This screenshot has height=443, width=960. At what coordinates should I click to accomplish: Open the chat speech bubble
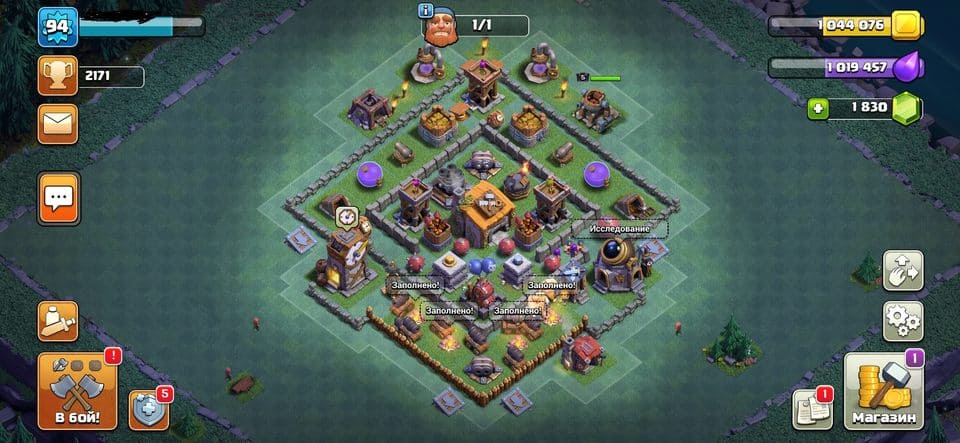(58, 199)
